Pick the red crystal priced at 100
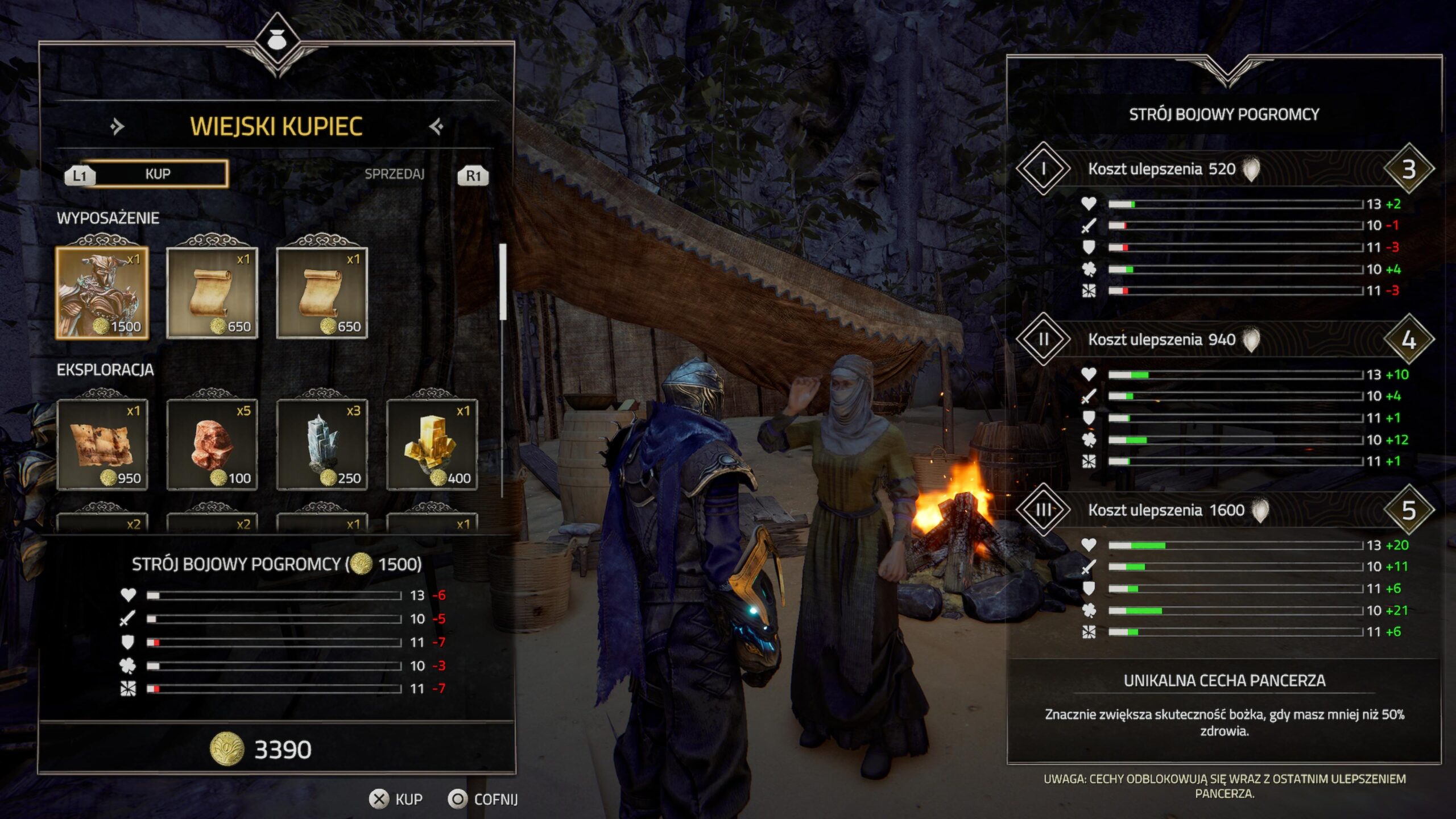 (212, 445)
